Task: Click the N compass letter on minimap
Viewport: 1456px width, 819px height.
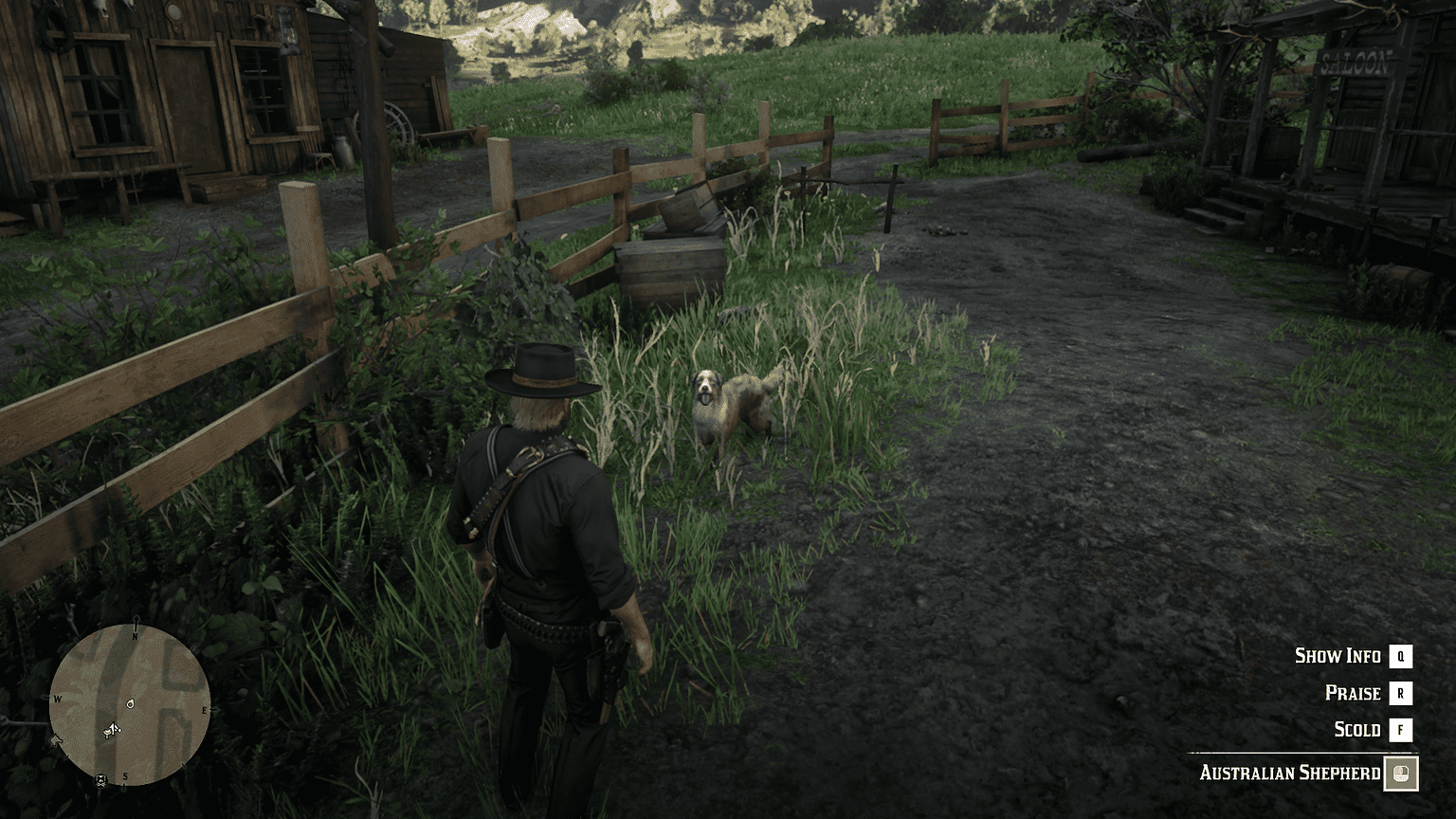Action: pos(135,636)
